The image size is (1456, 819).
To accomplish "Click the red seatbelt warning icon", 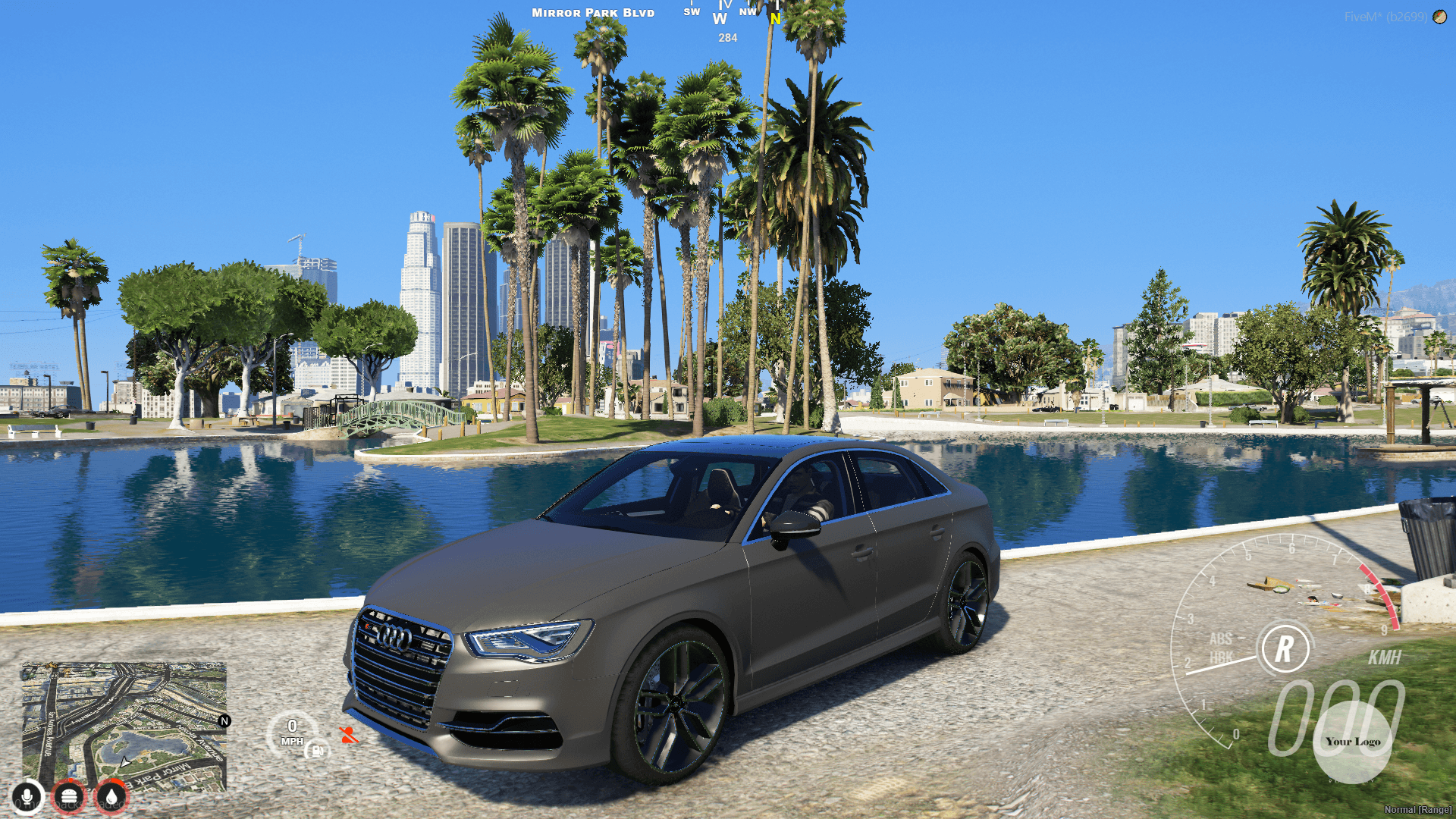I will 347,734.
